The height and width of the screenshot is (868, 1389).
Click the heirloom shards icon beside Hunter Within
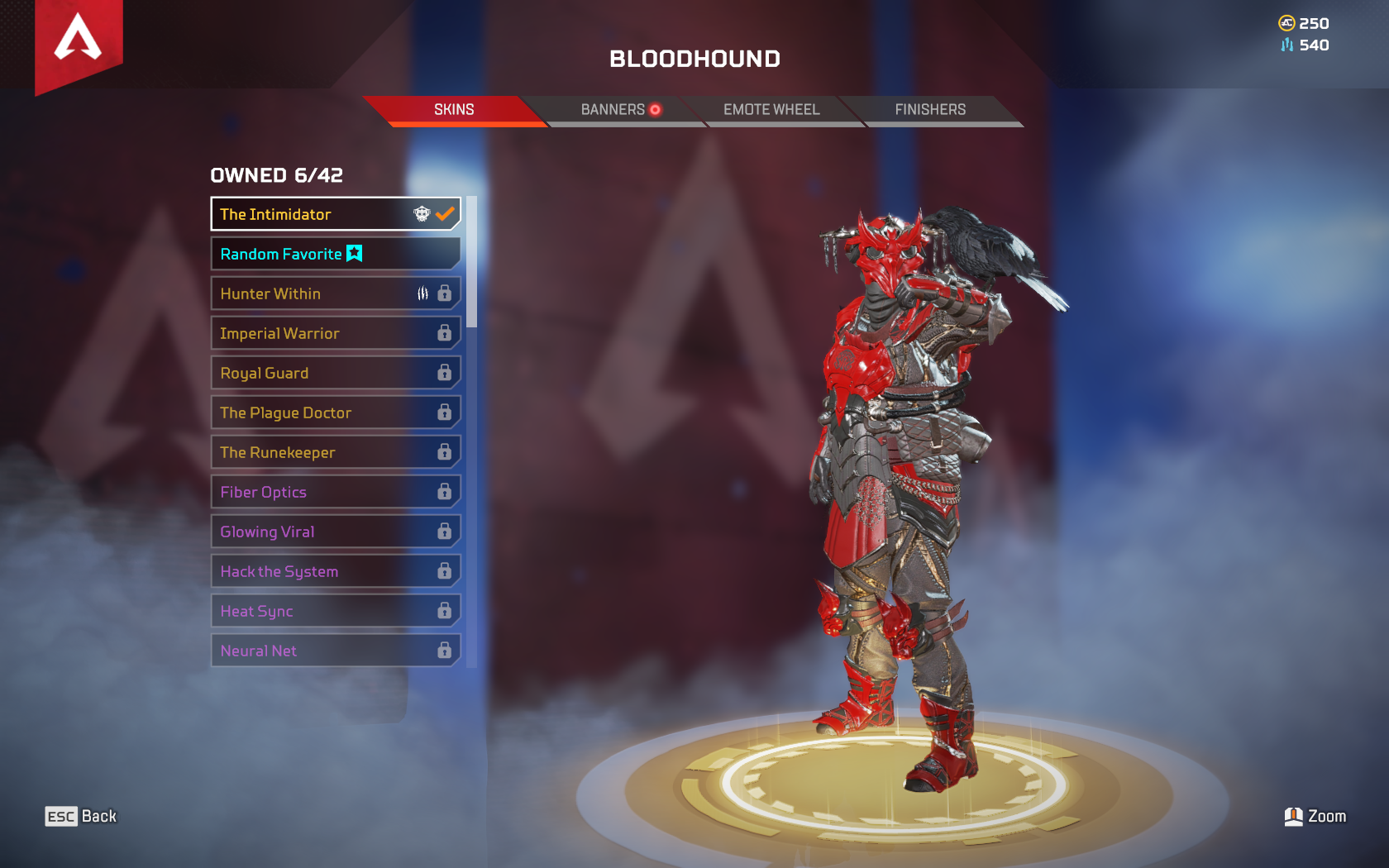pyautogui.click(x=422, y=293)
